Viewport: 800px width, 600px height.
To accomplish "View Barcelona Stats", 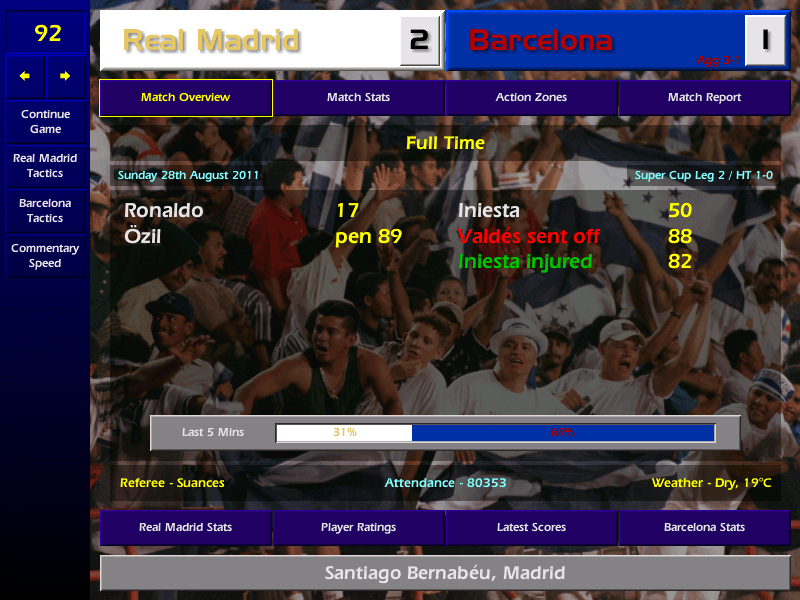I will 704,527.
